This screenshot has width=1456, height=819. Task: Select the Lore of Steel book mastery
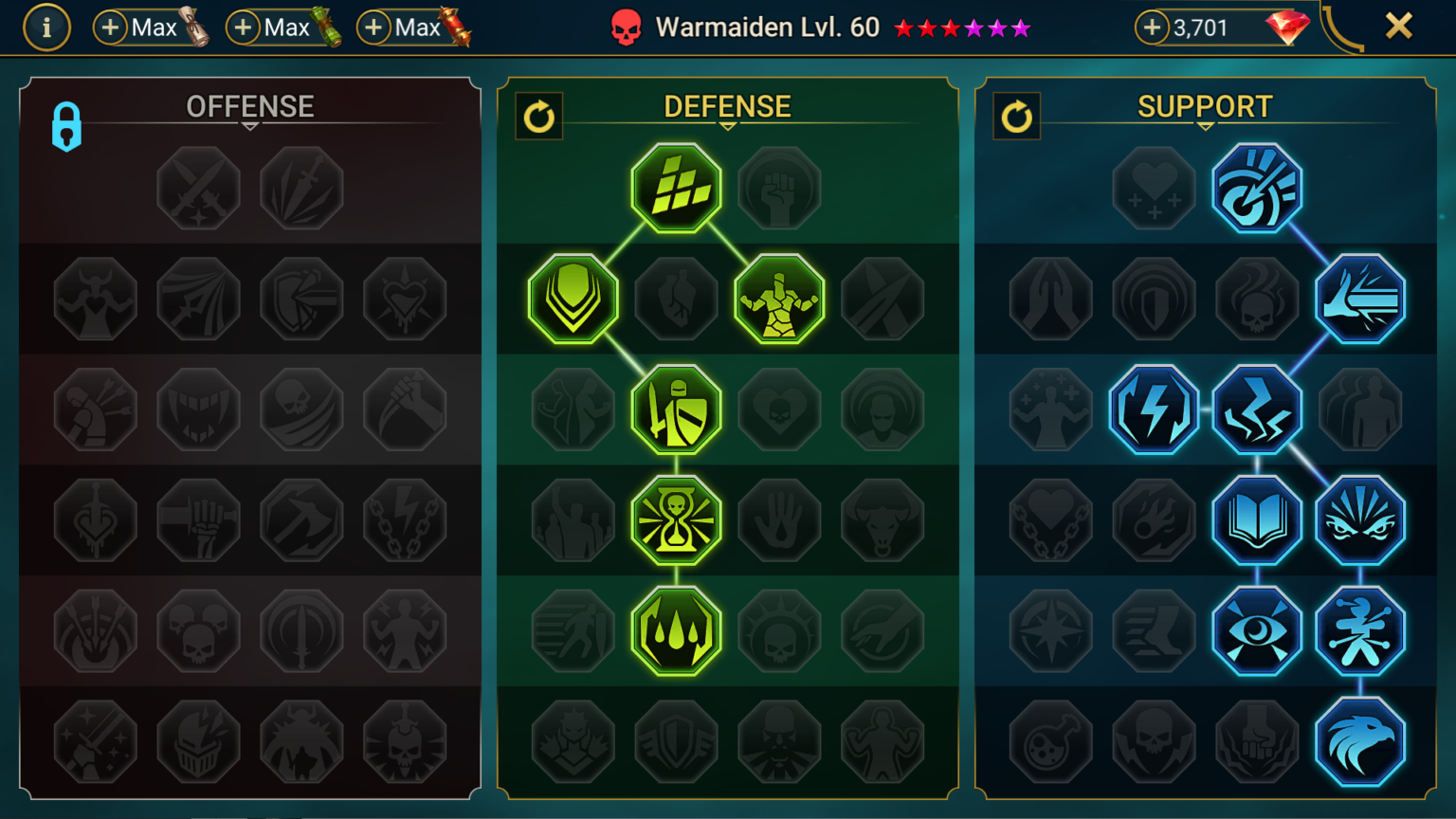click(x=1258, y=520)
